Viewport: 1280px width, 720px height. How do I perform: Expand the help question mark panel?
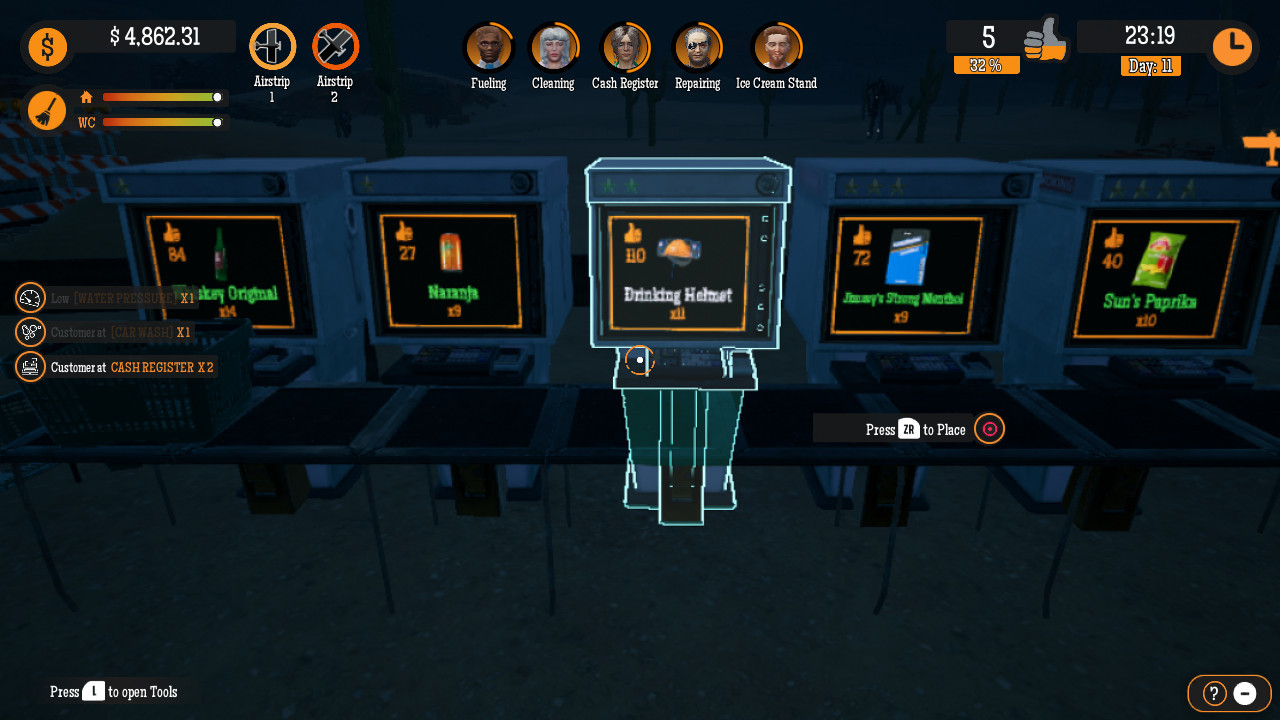coord(1211,693)
